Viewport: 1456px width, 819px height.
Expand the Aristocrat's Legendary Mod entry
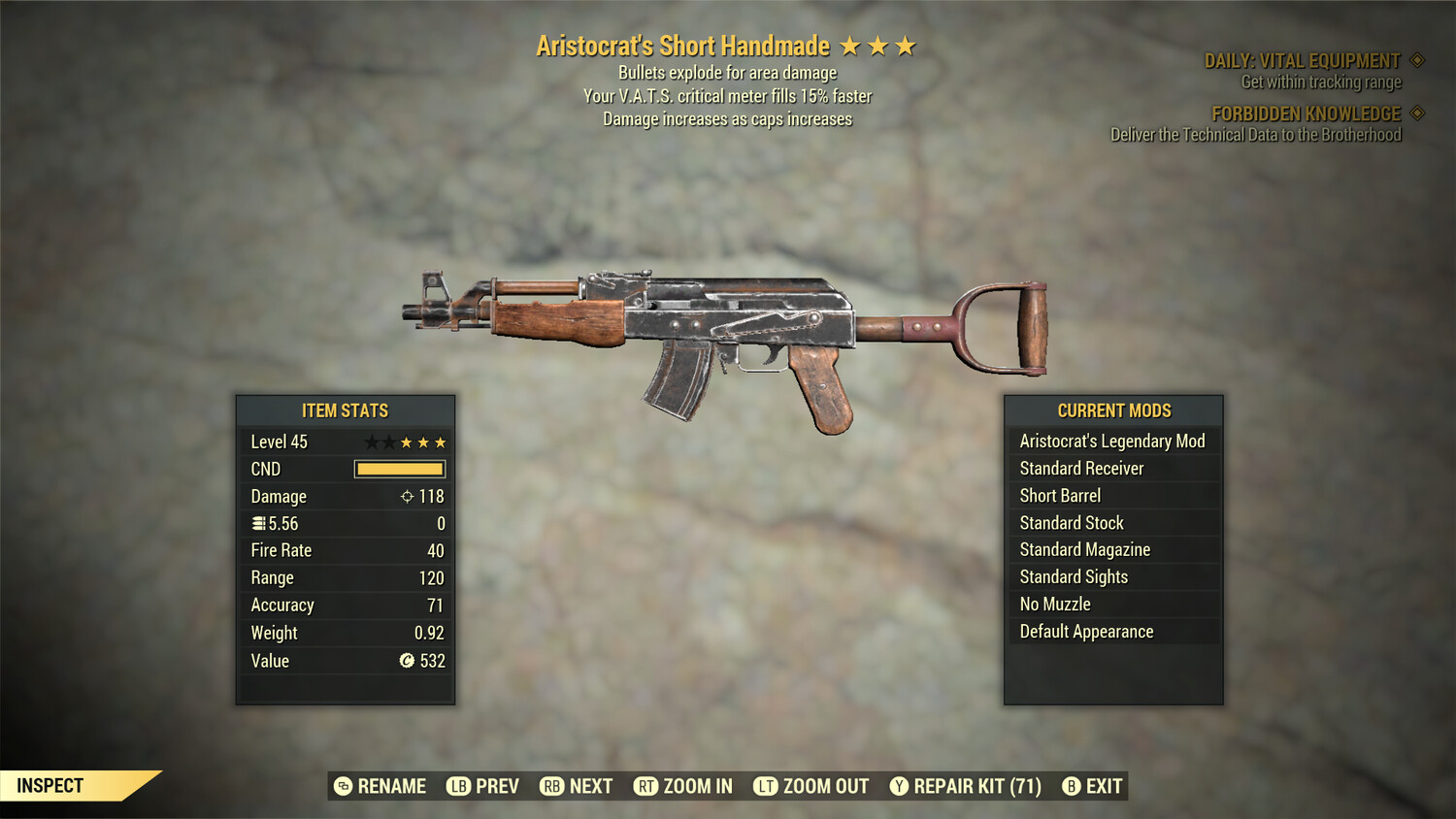1112,441
